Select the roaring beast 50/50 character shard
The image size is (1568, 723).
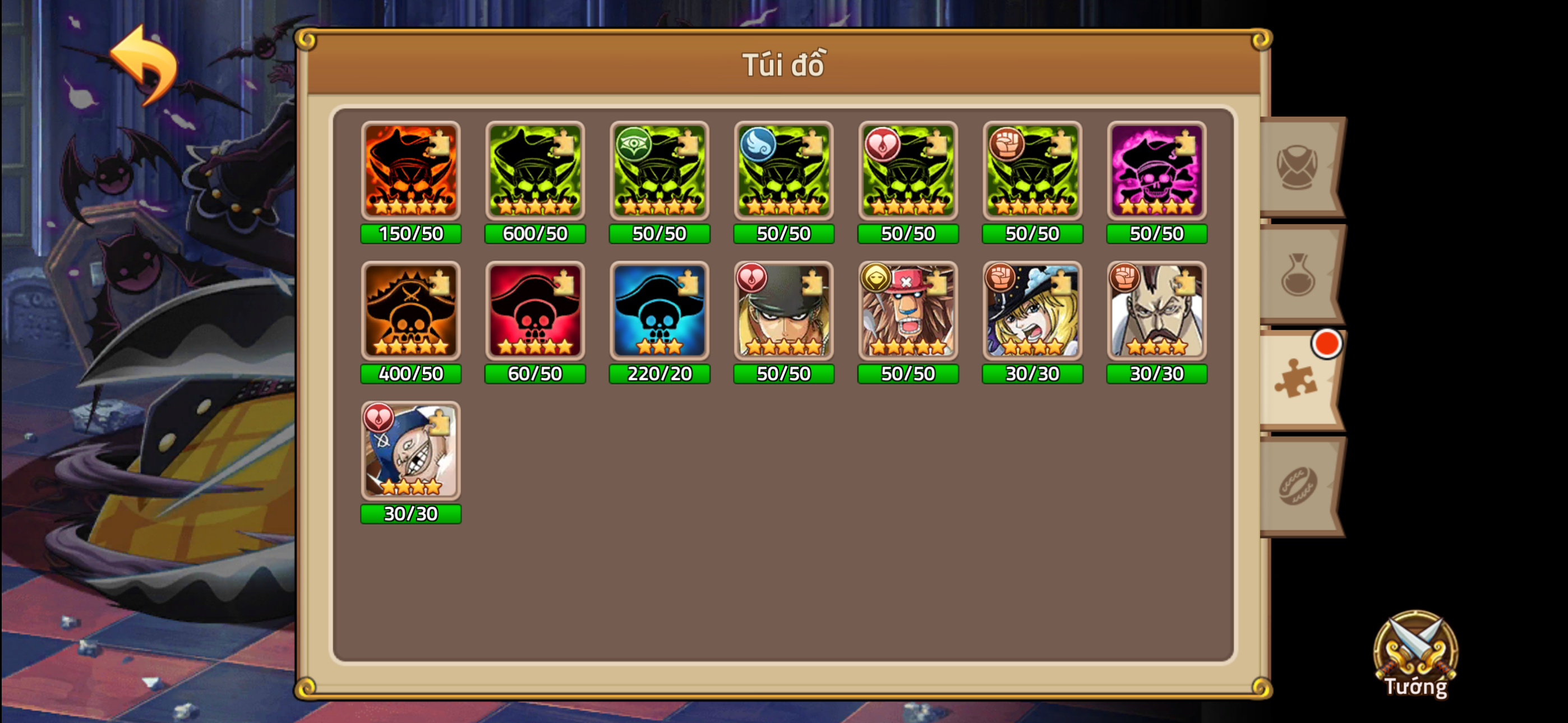(x=908, y=312)
